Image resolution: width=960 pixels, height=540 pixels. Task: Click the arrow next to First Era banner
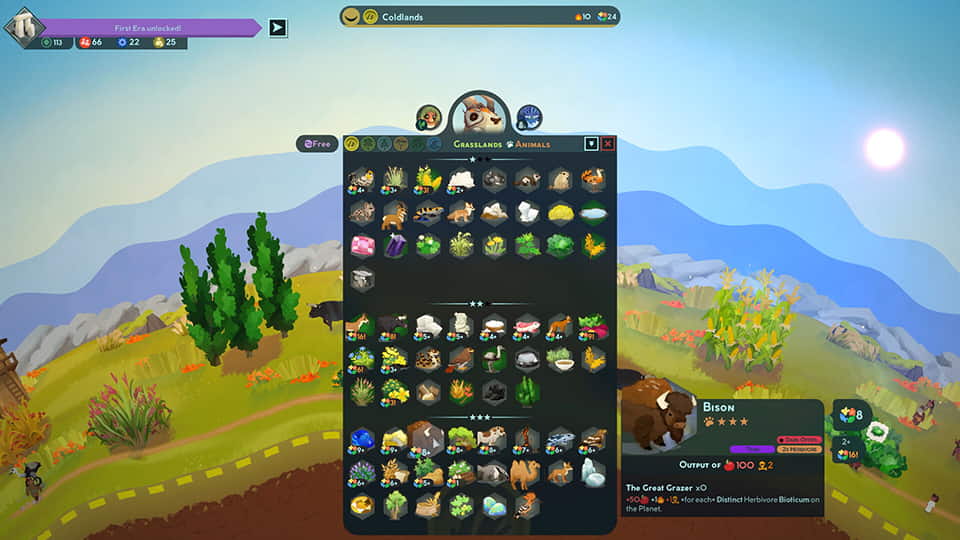coord(278,28)
